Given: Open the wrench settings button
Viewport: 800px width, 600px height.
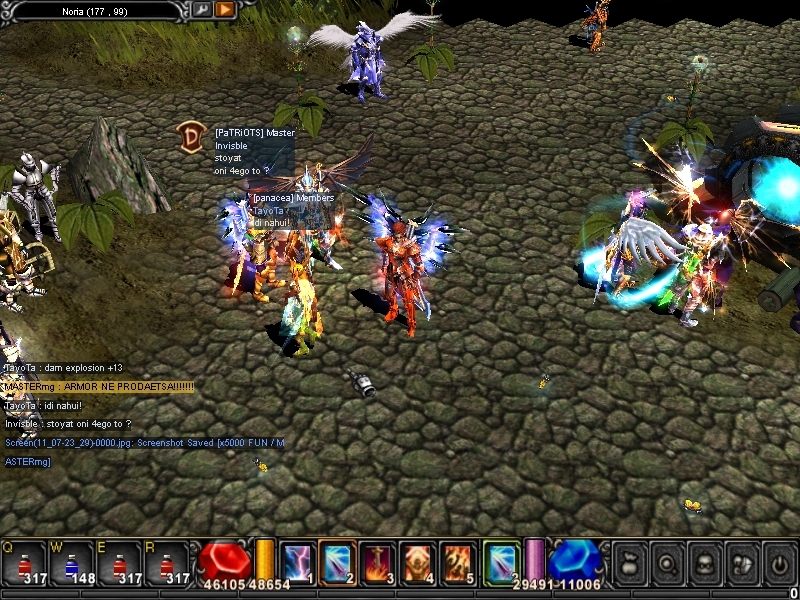Looking at the screenshot, I should click(x=202, y=10).
